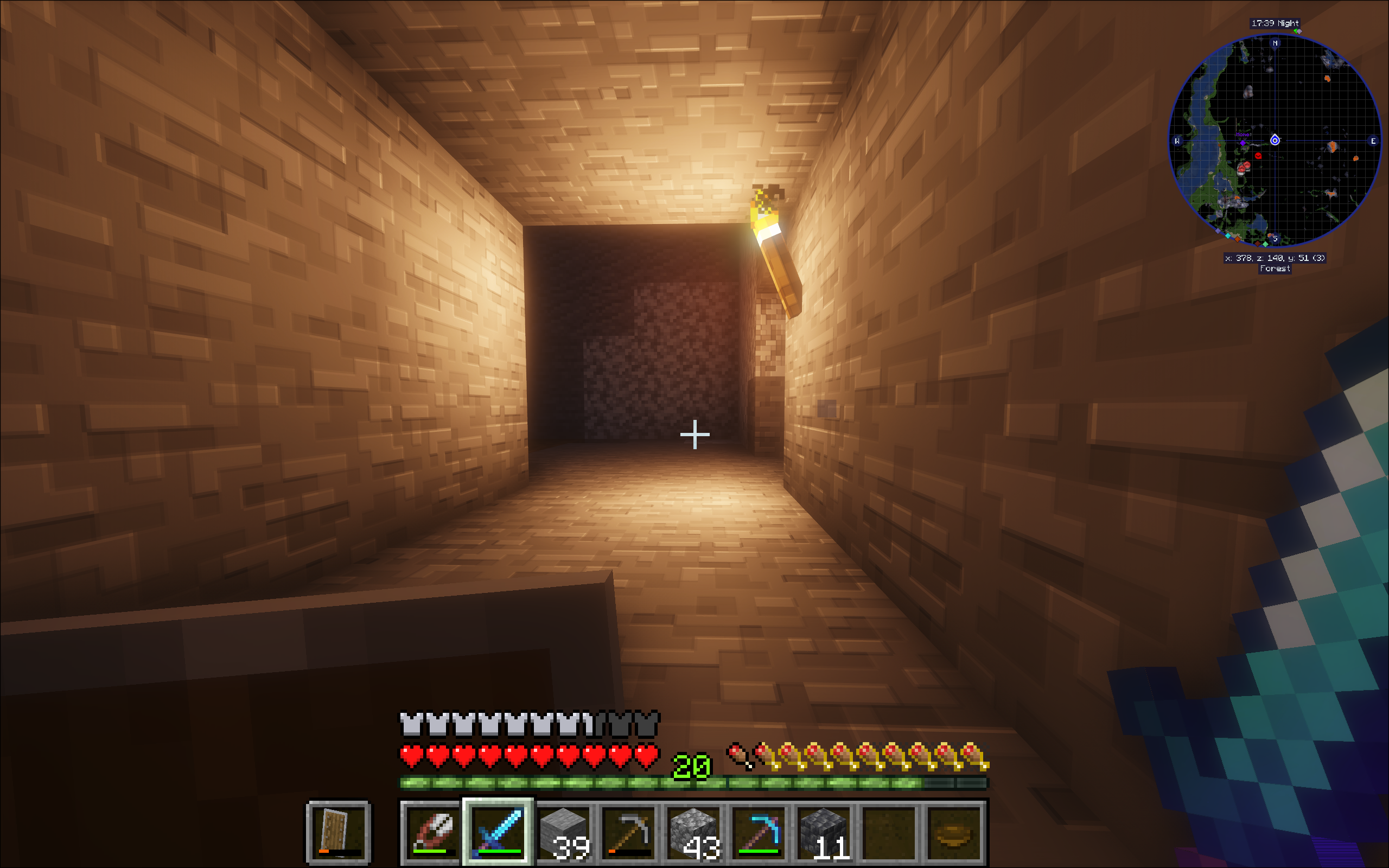1389x868 pixels.
Task: Select the red-and-white tool hotbar slot
Action: (x=433, y=831)
